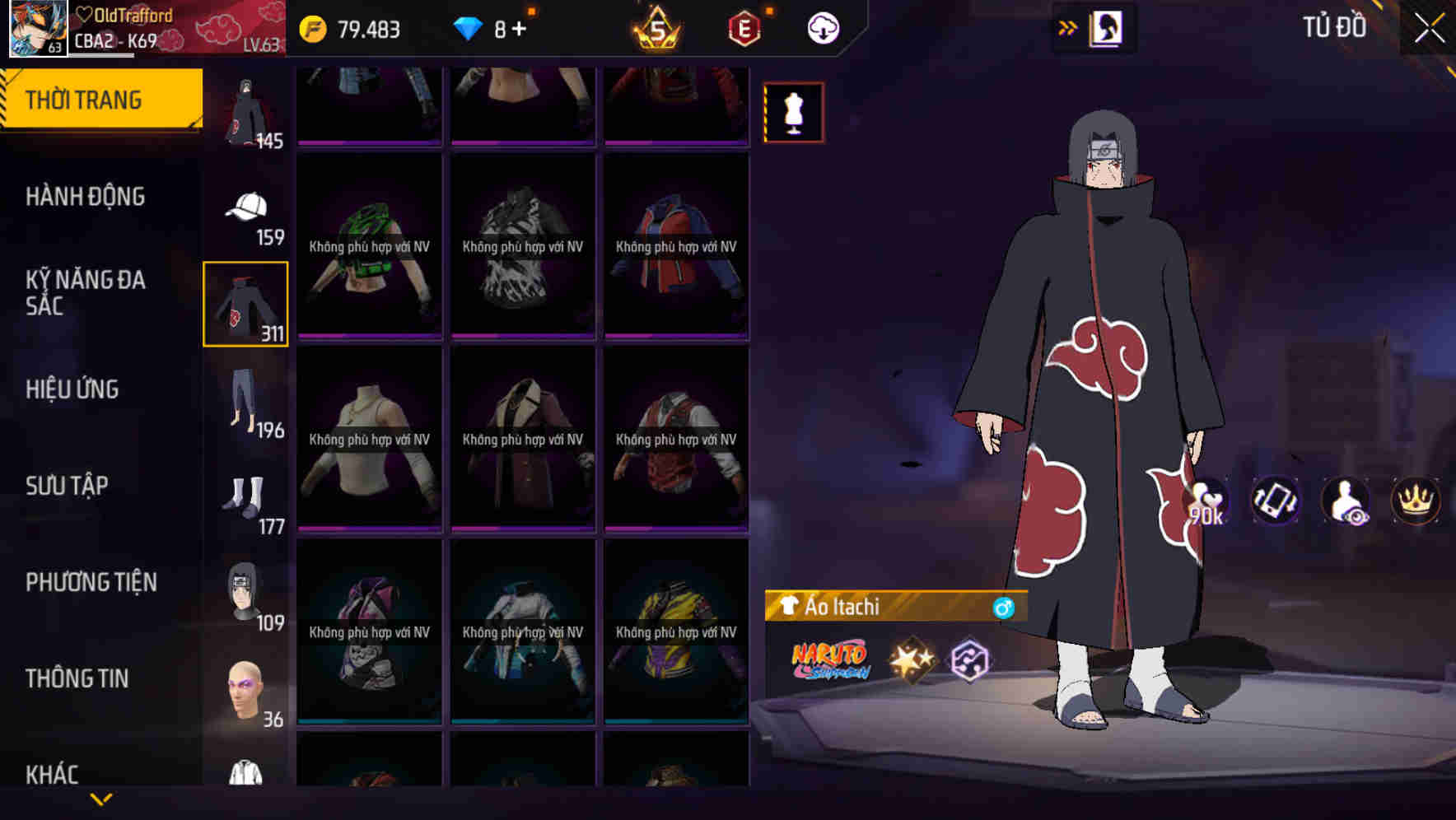Click the mannequin display icon above the character
This screenshot has width=1456, height=820.
793,114
